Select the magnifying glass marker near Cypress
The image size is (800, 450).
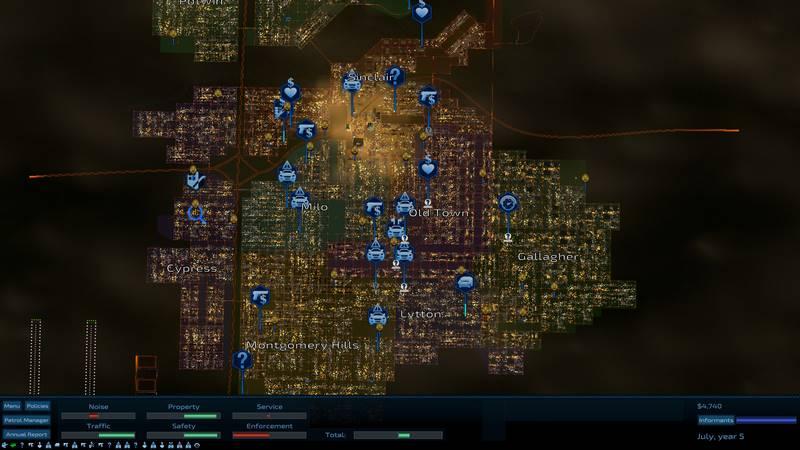(196, 212)
